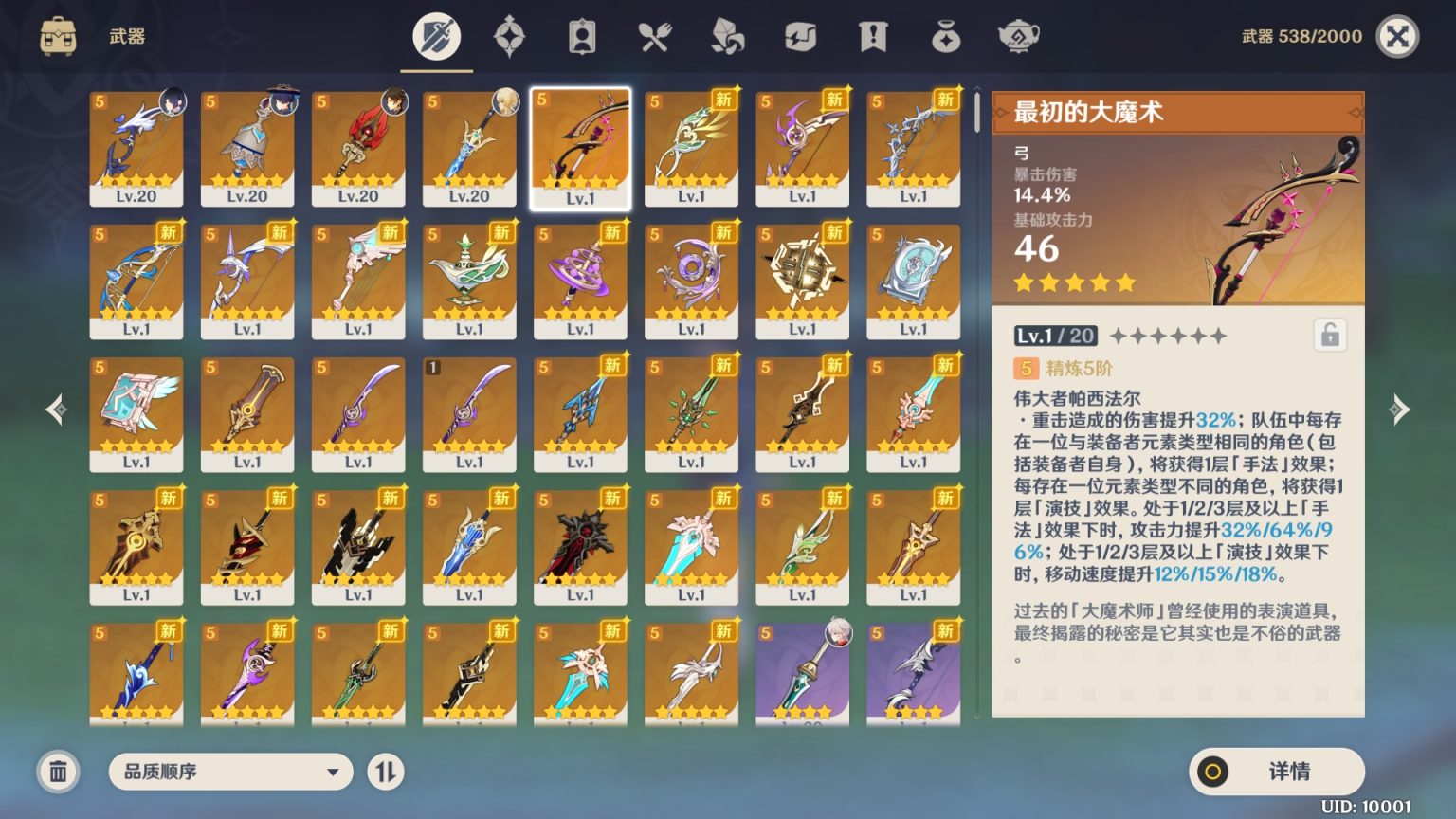Open the Artifacts tab

click(x=509, y=37)
